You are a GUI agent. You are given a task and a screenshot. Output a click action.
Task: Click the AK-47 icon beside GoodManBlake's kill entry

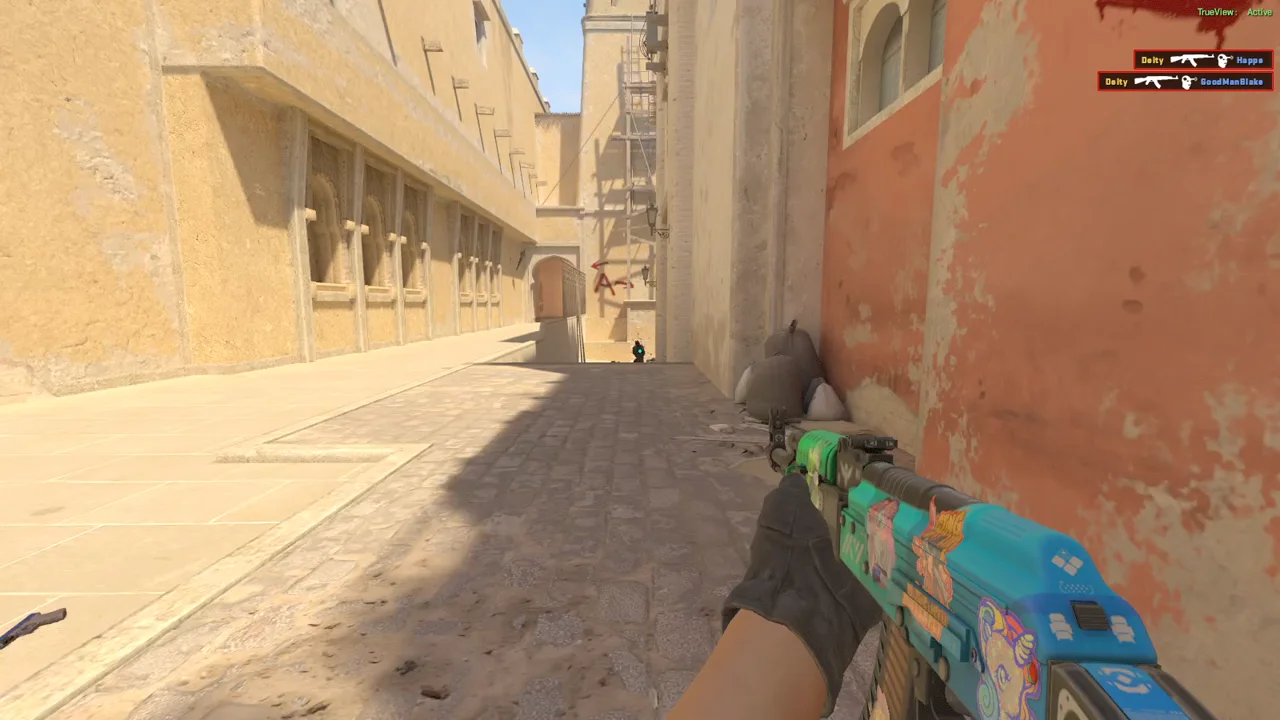pyautogui.click(x=1156, y=81)
